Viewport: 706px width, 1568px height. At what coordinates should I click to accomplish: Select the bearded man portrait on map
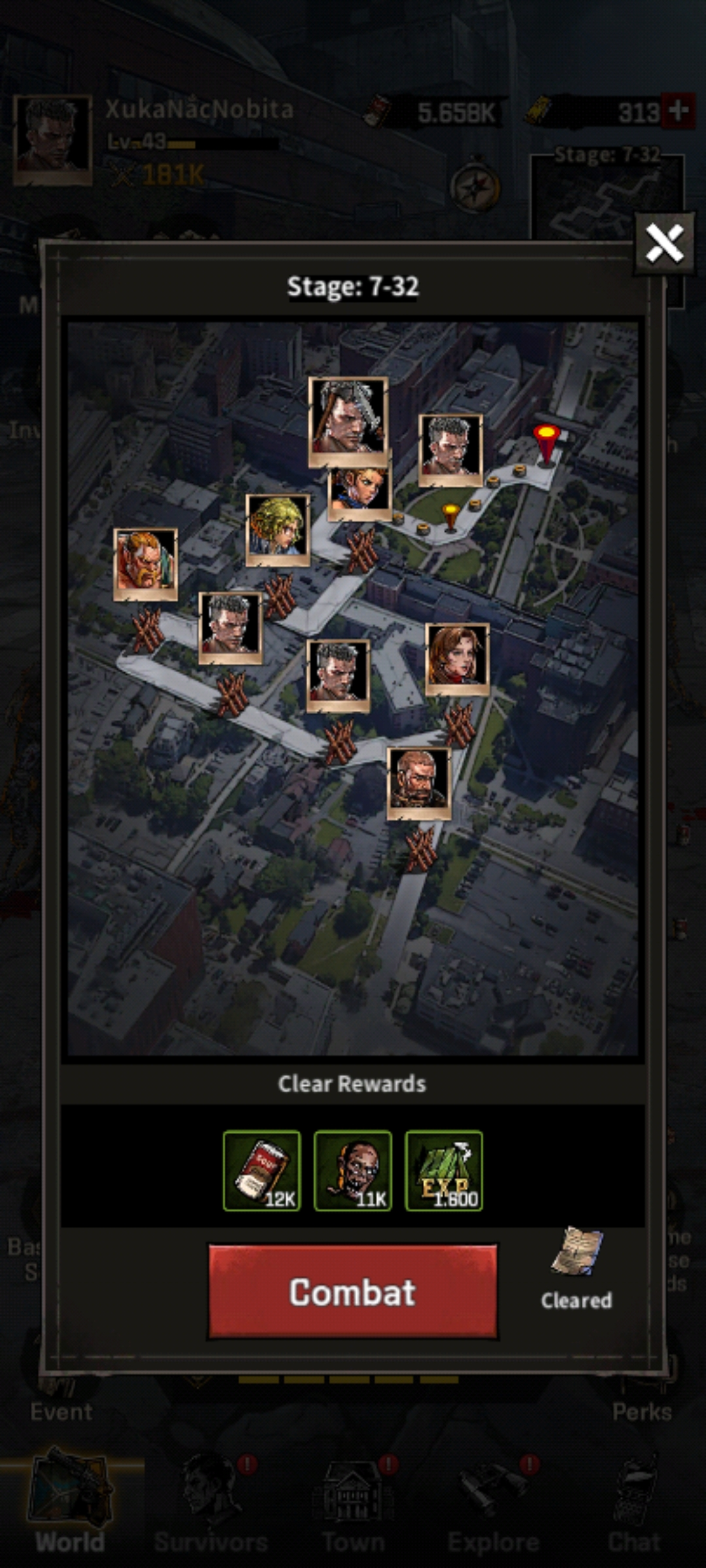point(419,783)
